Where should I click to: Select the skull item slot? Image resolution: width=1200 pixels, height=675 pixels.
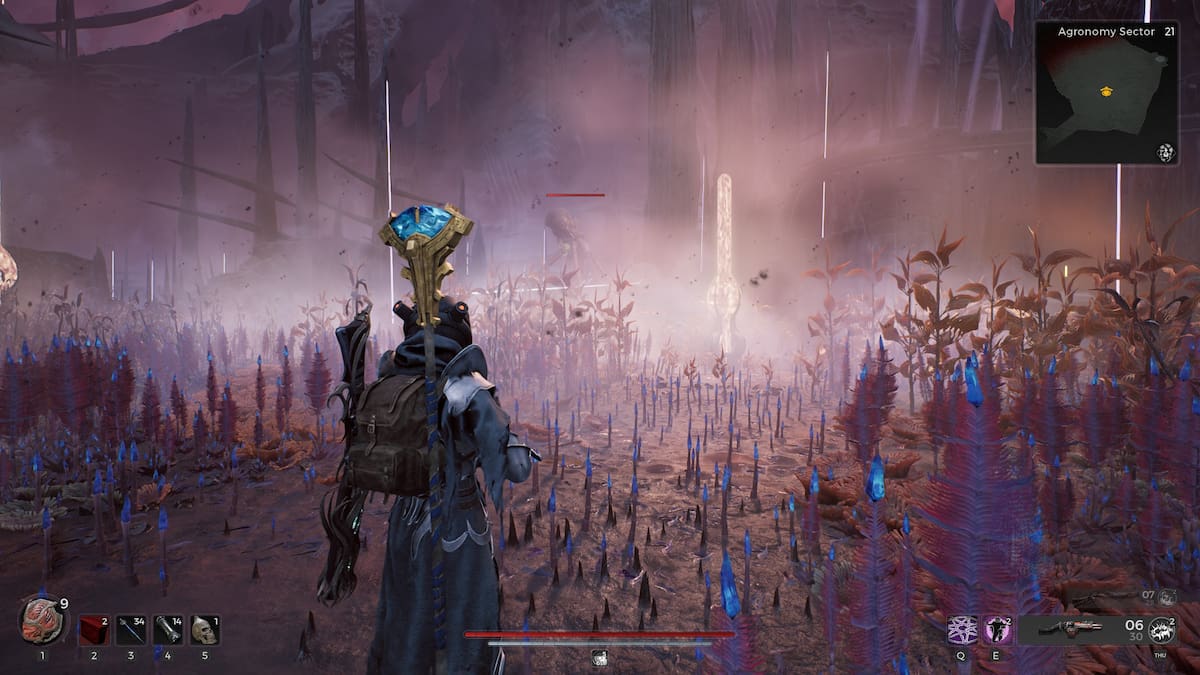coord(204,630)
